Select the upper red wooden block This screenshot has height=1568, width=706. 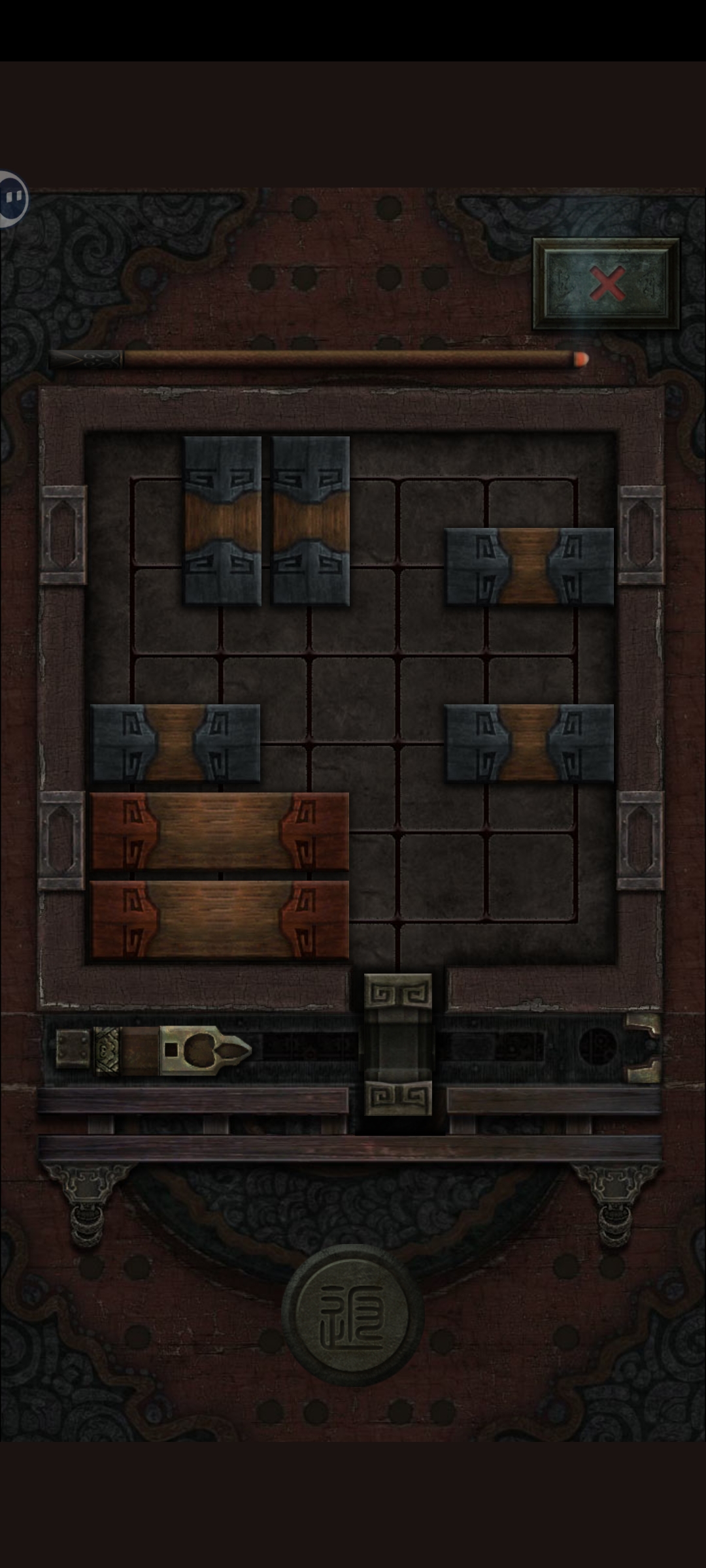pos(220,831)
